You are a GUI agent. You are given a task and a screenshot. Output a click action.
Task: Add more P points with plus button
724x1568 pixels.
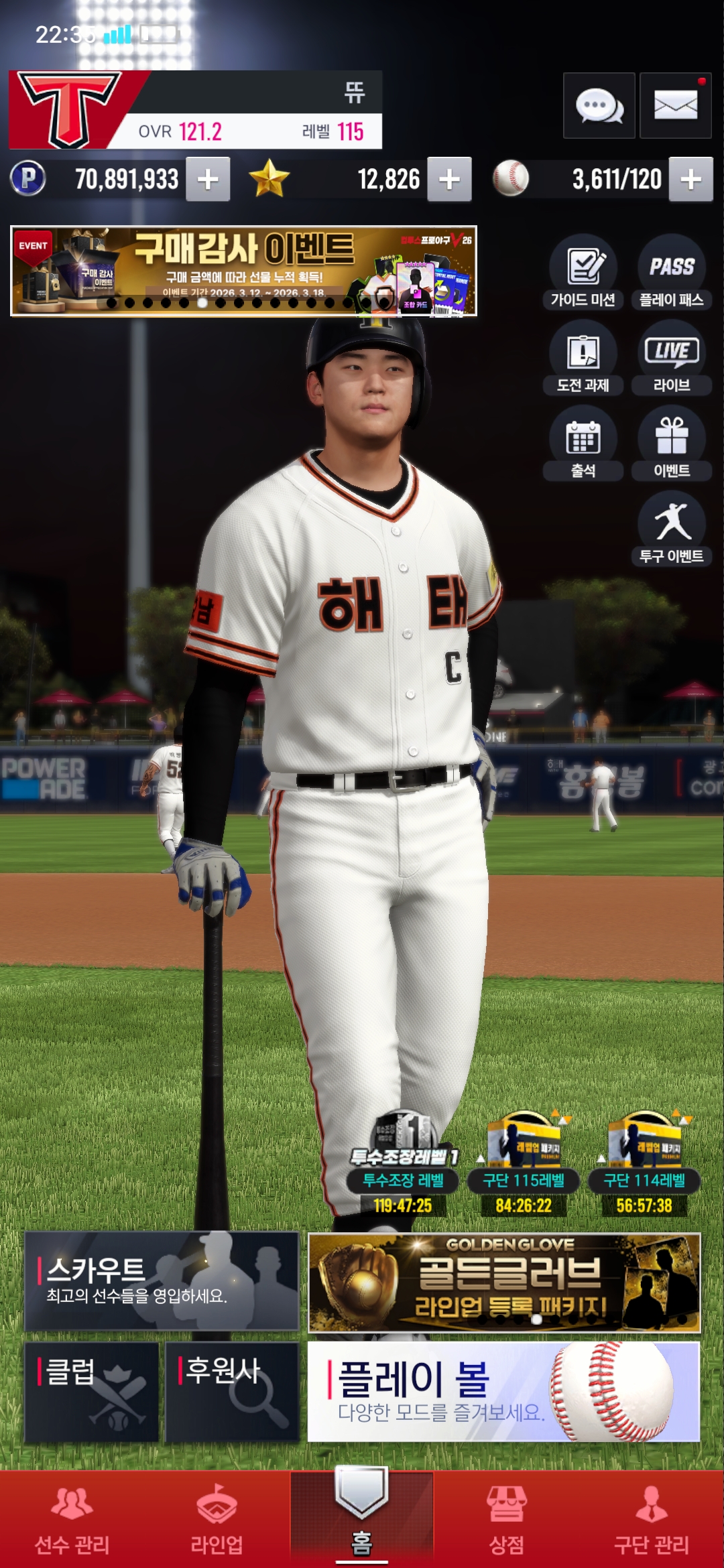tap(208, 180)
